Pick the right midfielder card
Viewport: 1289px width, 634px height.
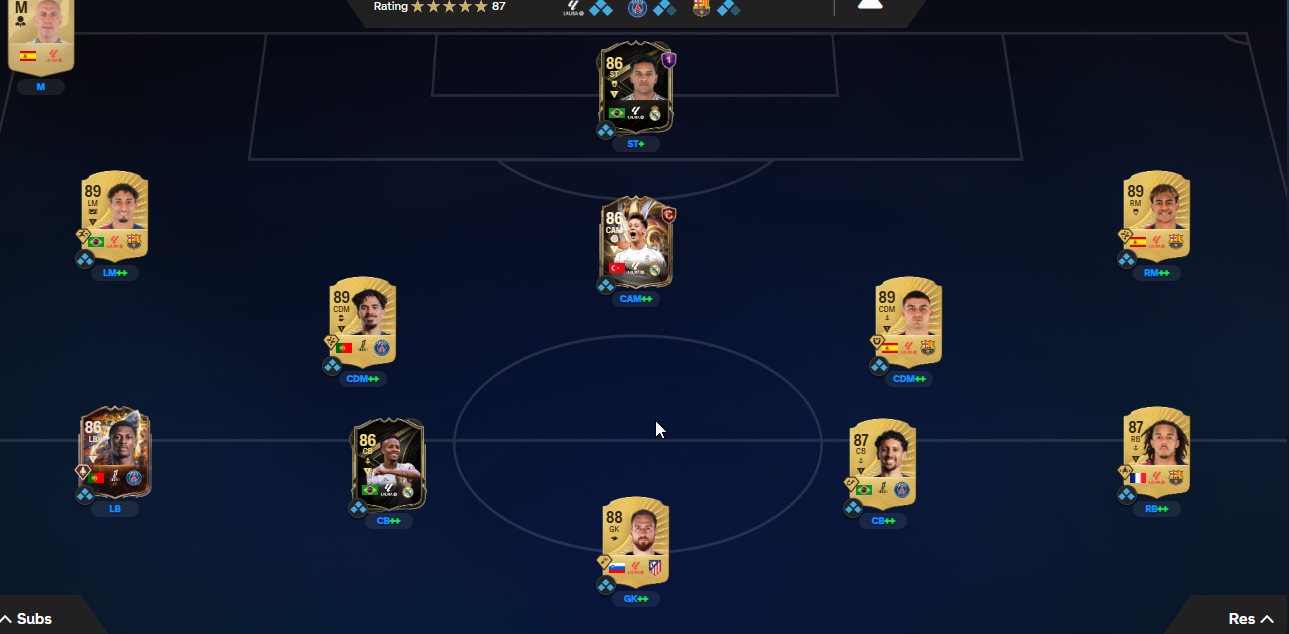coord(1156,217)
